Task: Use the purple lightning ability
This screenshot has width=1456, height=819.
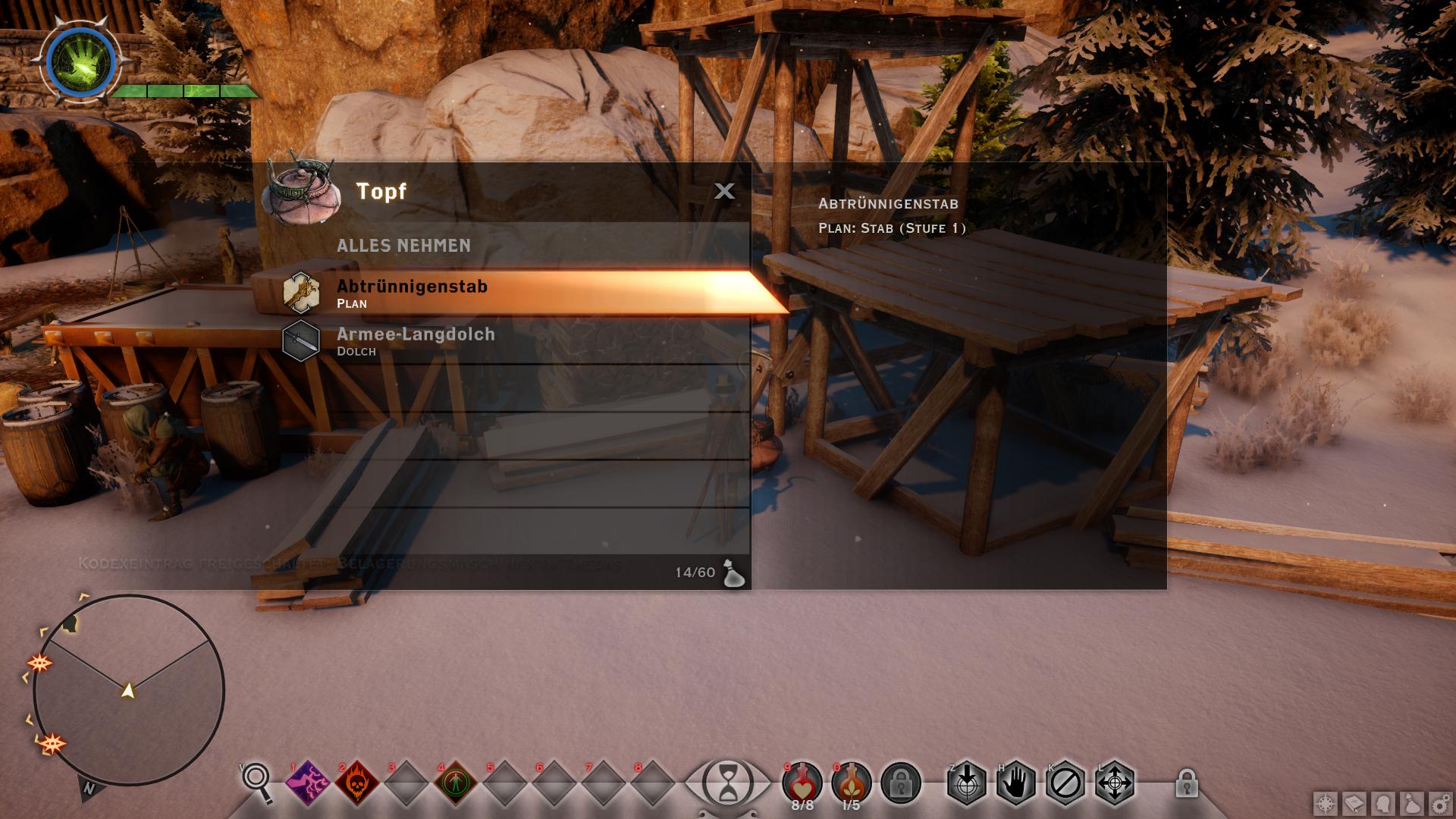Action: (308, 783)
